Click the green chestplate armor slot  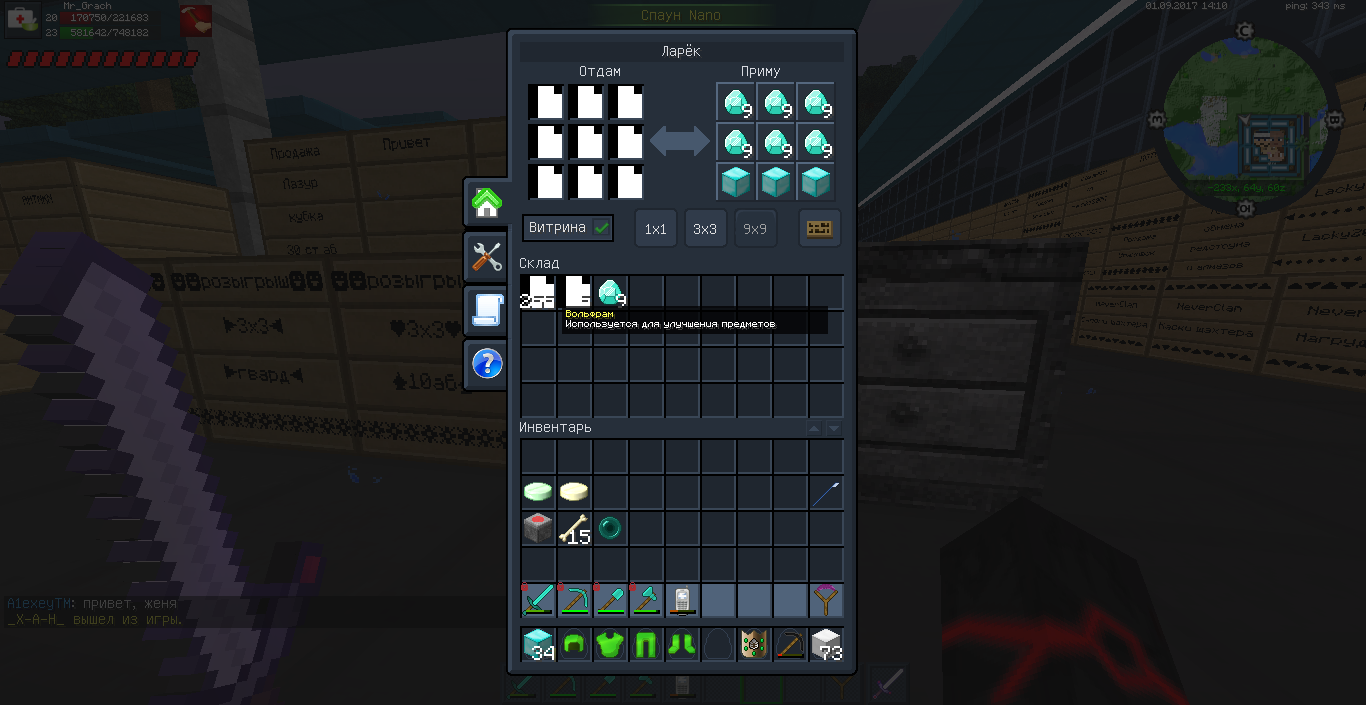610,645
